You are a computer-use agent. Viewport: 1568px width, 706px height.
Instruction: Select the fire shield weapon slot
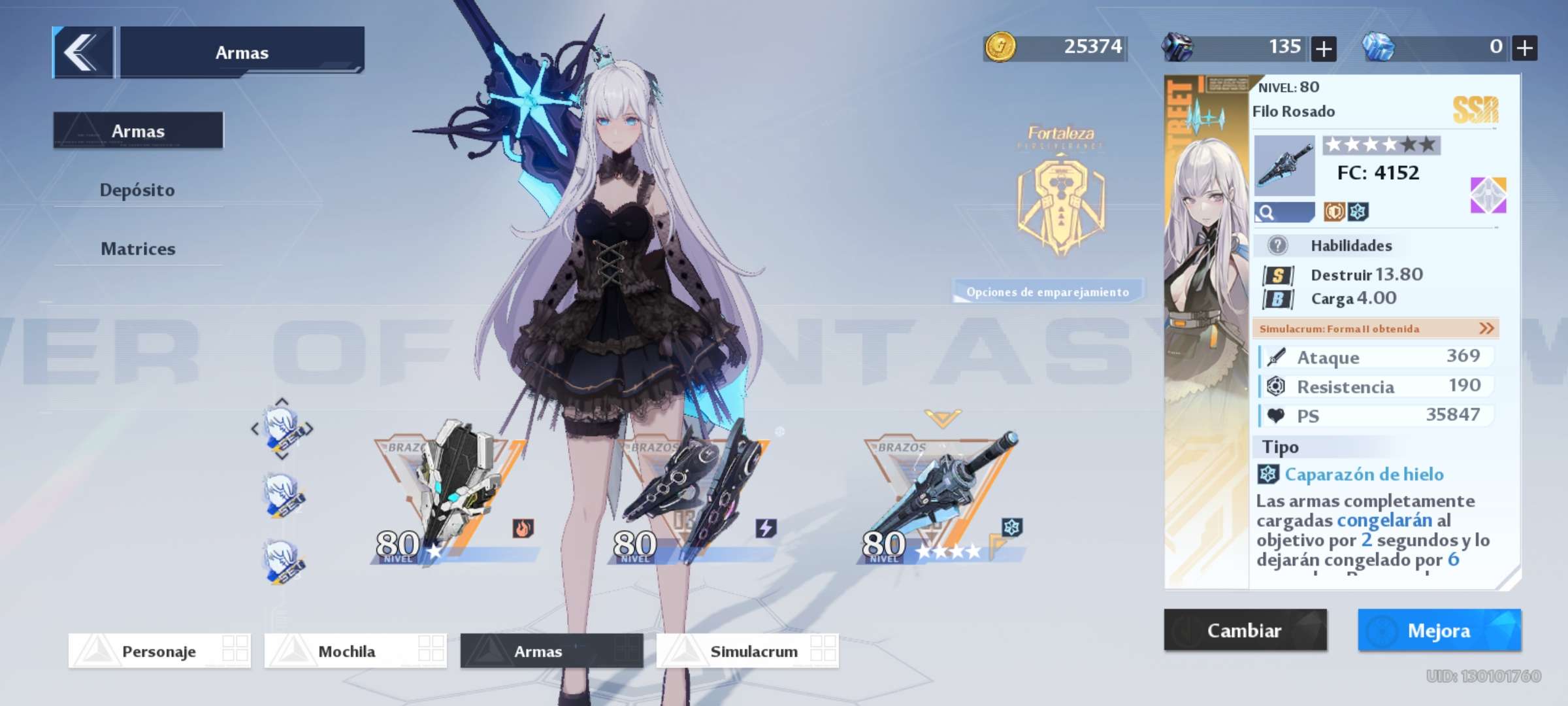(x=454, y=497)
